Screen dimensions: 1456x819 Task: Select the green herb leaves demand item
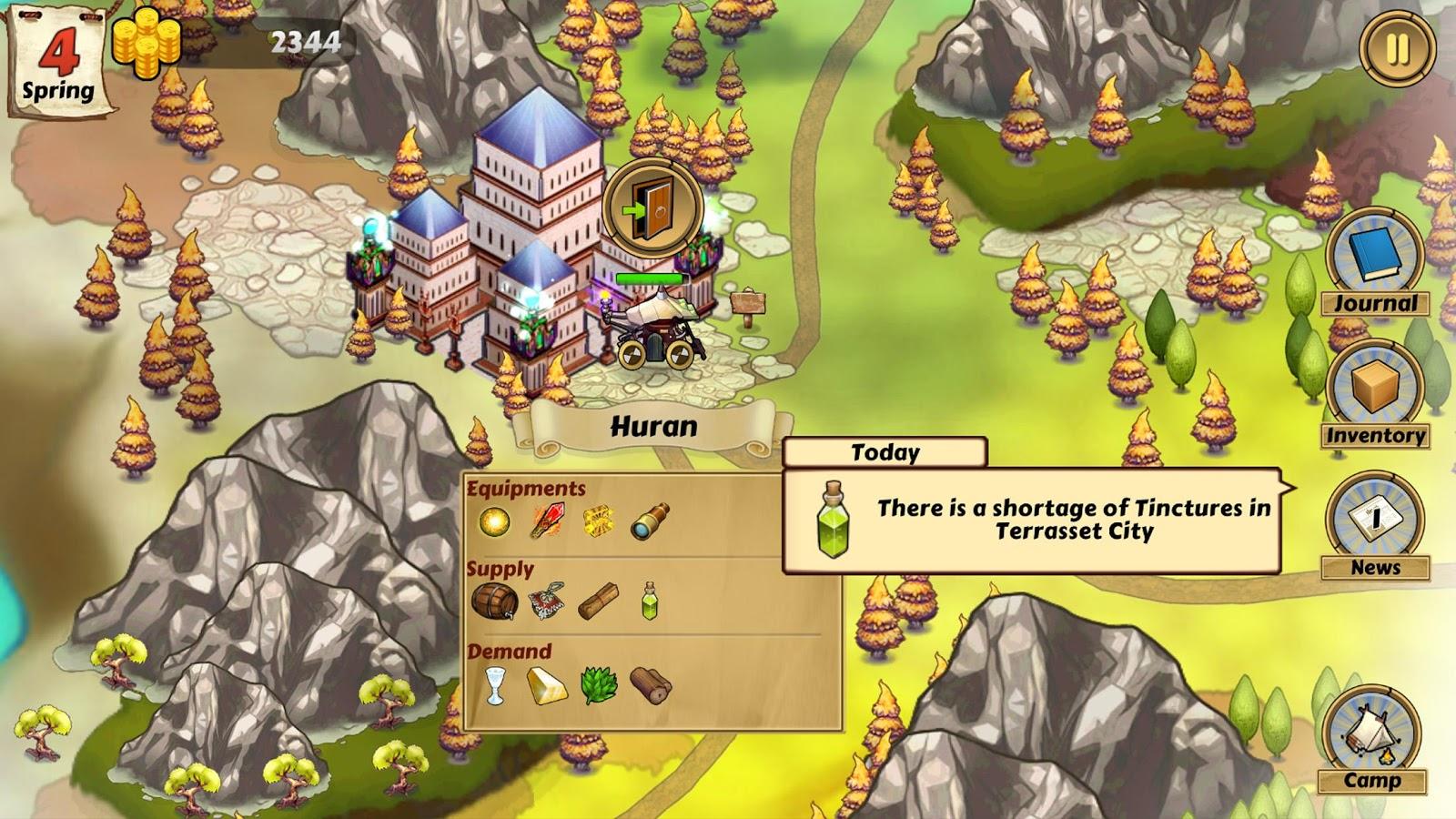coord(599,685)
